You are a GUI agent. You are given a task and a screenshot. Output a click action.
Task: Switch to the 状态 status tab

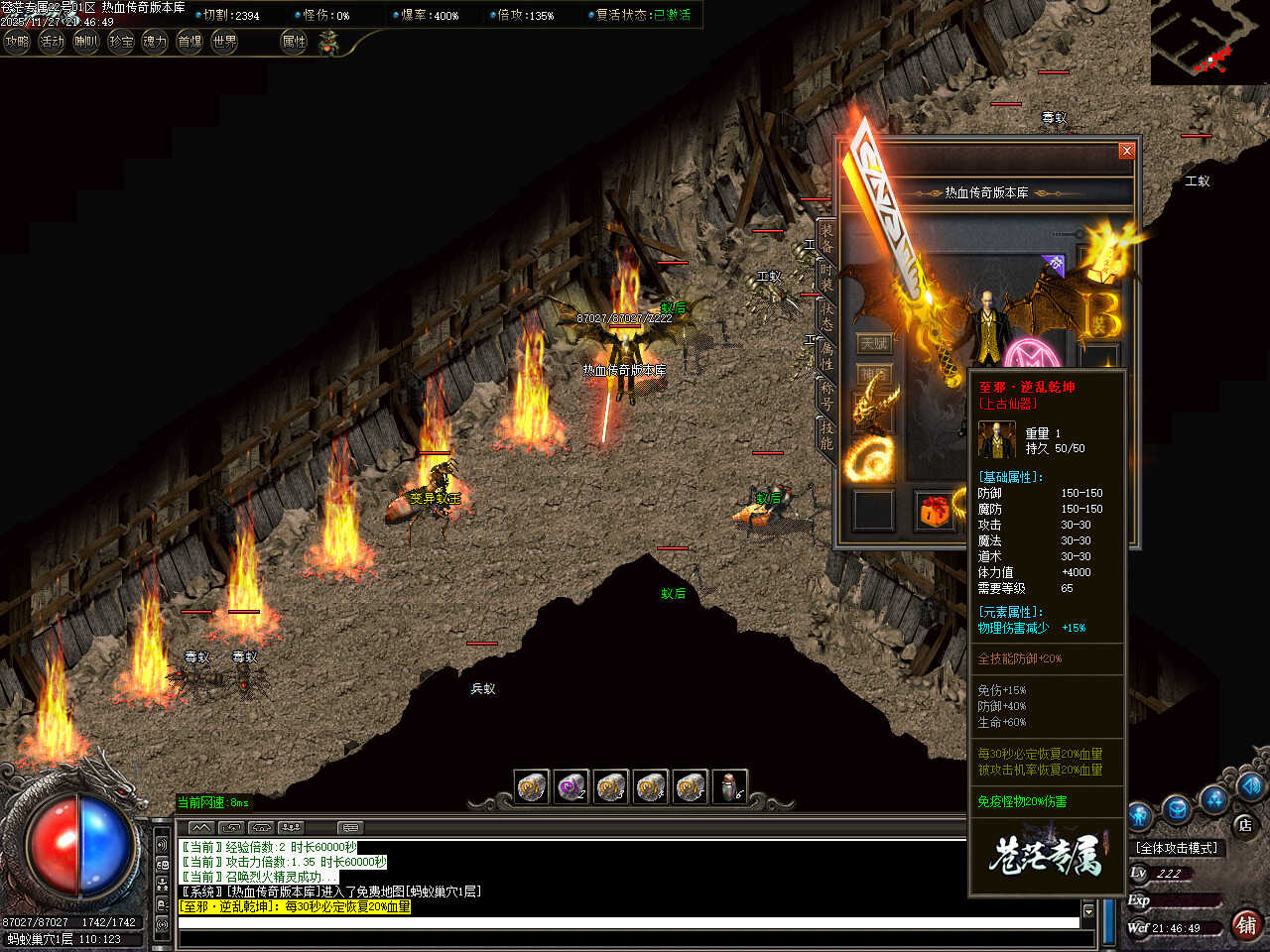click(x=825, y=315)
